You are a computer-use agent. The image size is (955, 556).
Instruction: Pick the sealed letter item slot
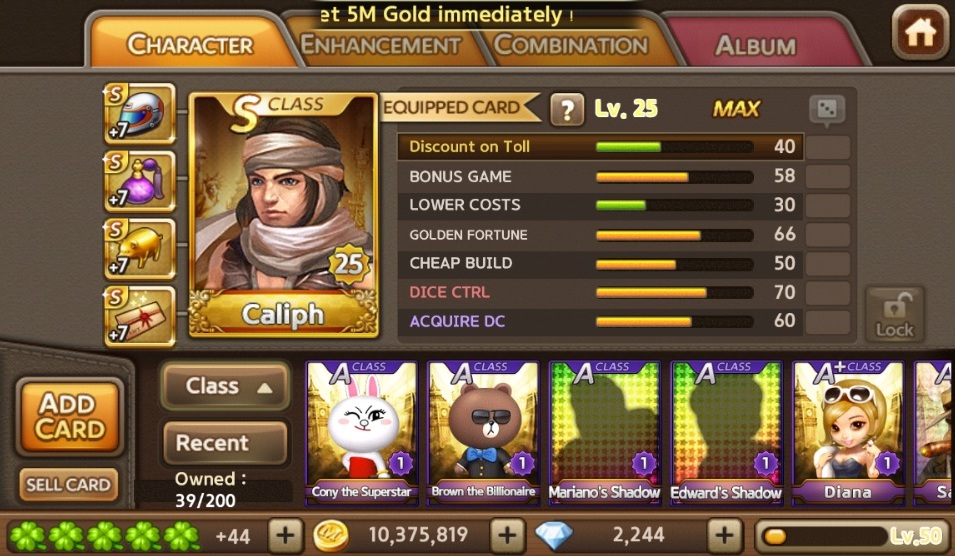tap(143, 315)
